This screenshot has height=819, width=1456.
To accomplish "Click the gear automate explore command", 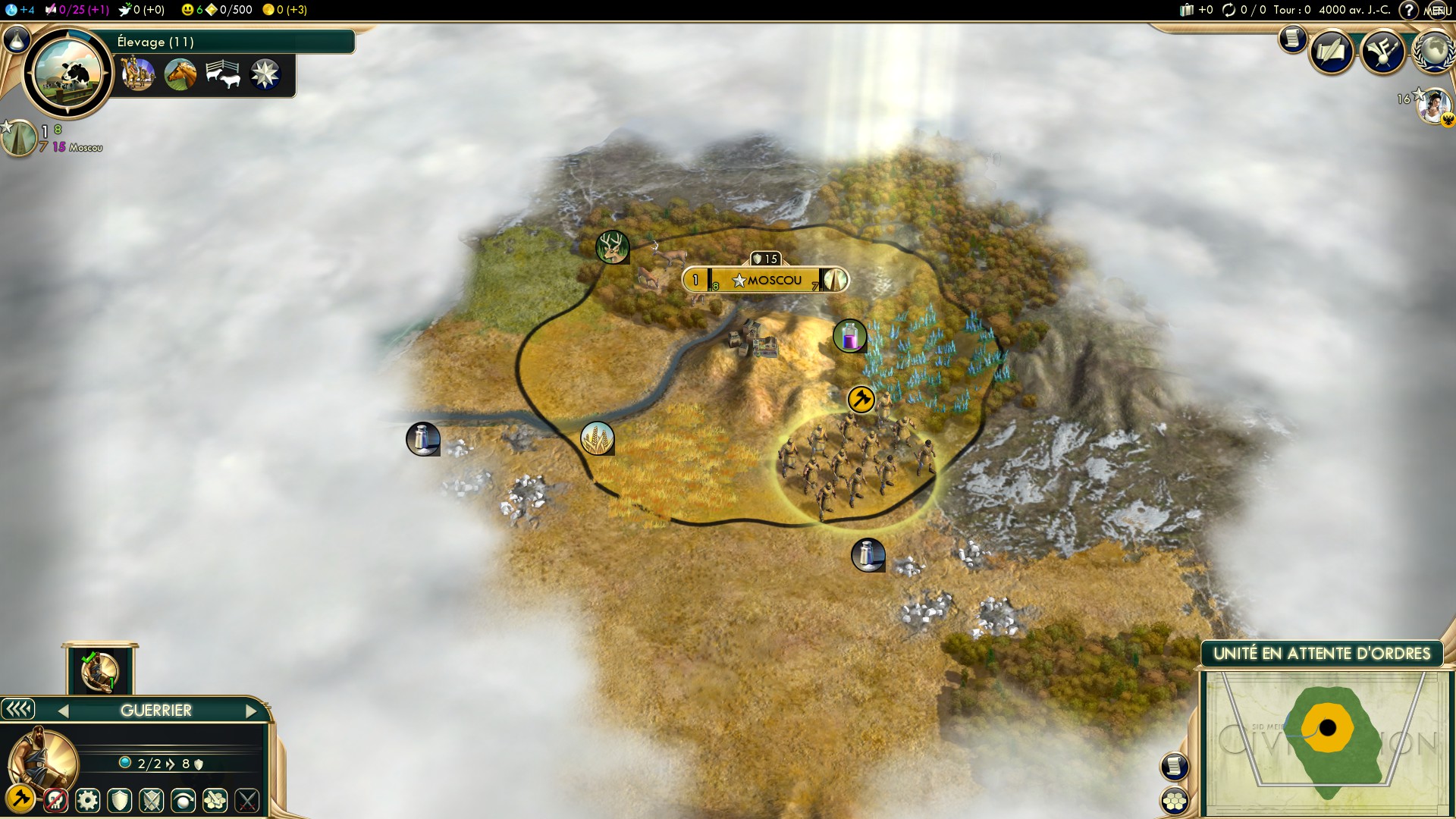I will point(88,799).
